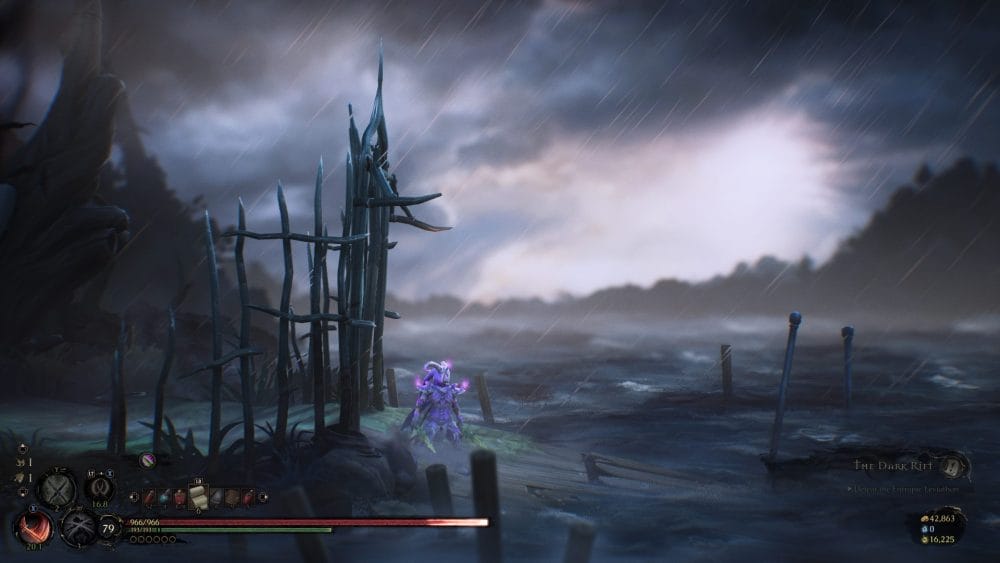Use the blue potion in the quickbar

165,497
